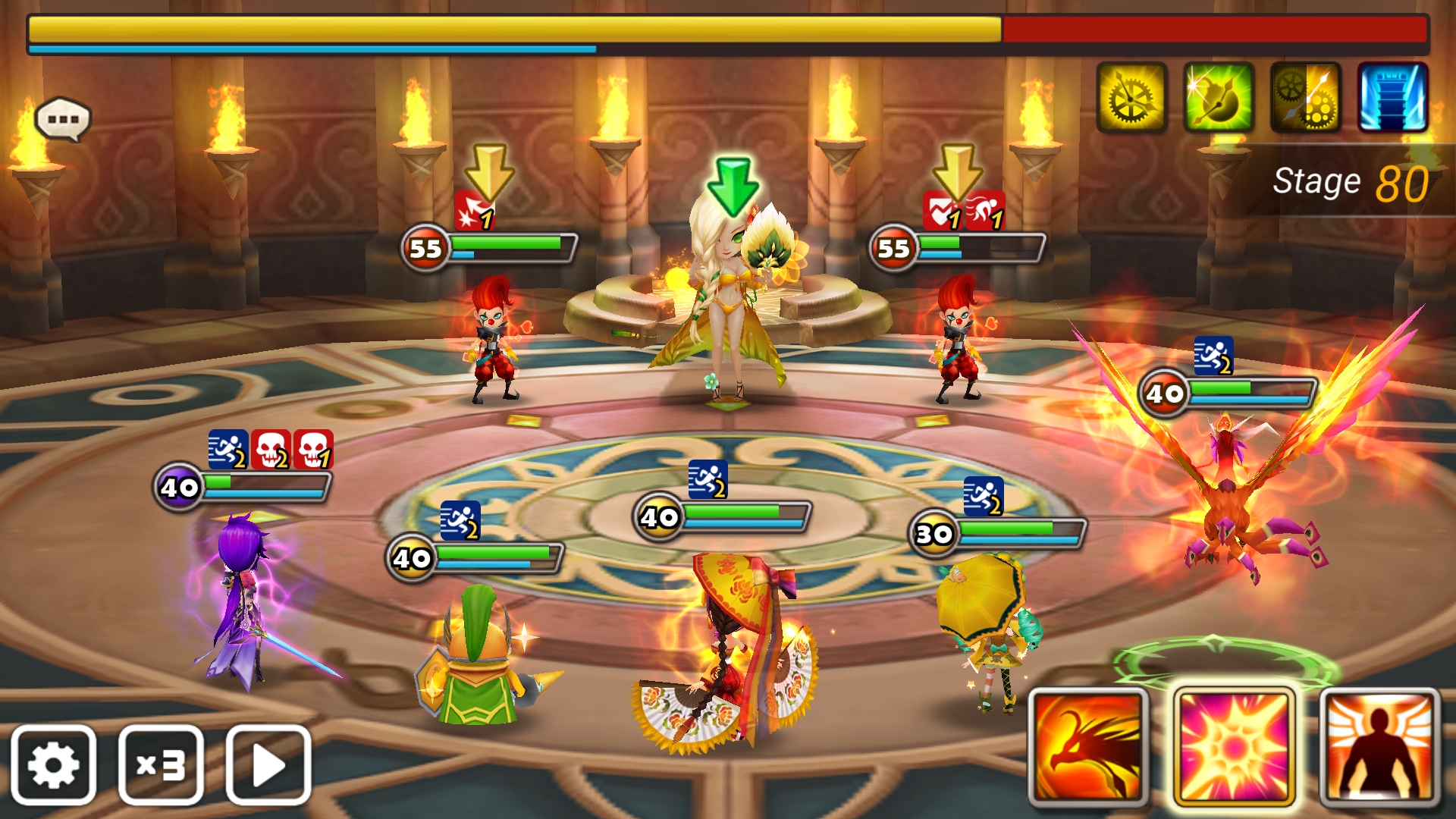The width and height of the screenshot is (1456, 819).
Task: Select the yellow gear leader buff icon
Action: [x=1131, y=98]
